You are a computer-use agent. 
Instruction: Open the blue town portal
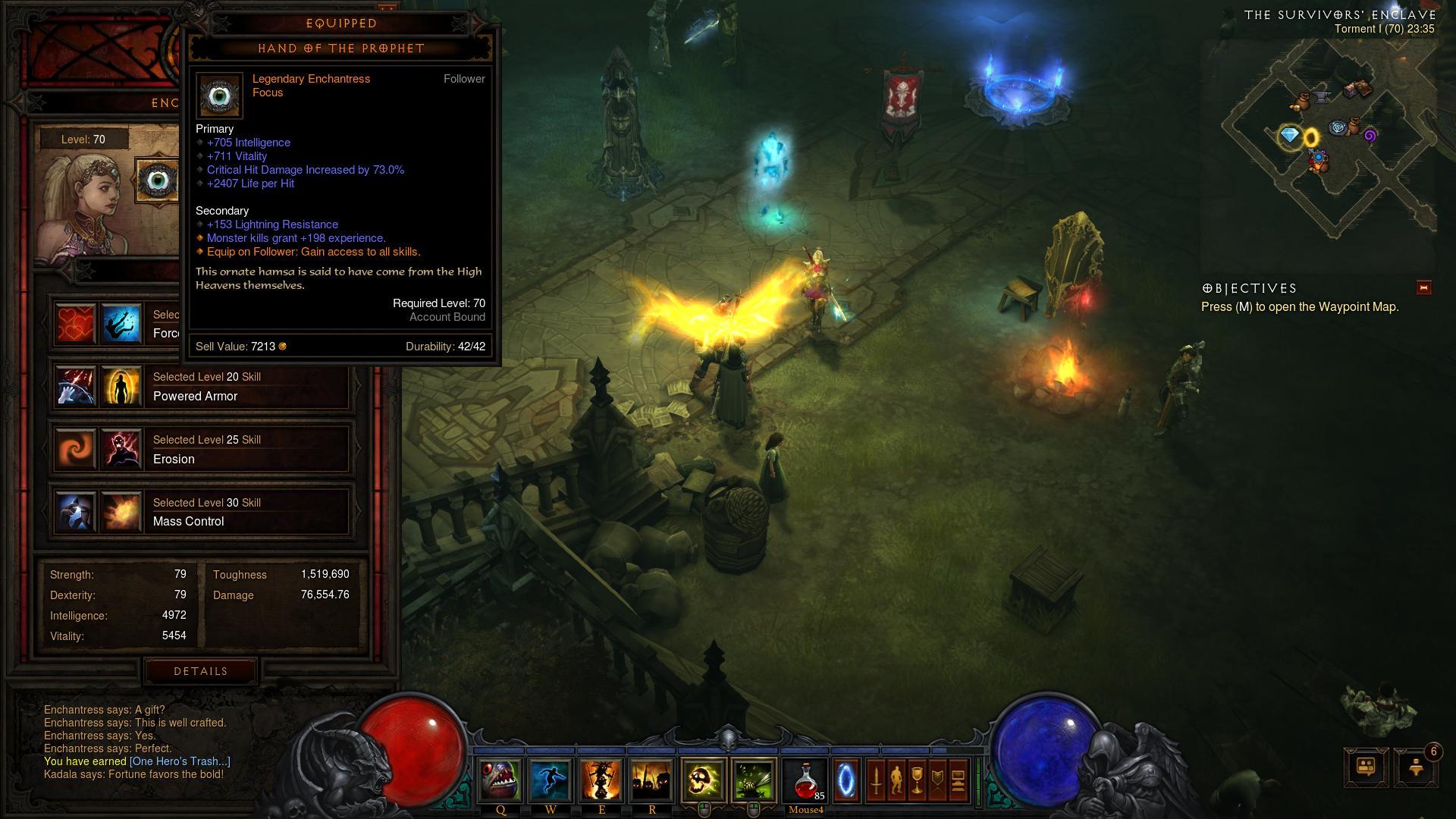coord(846,780)
